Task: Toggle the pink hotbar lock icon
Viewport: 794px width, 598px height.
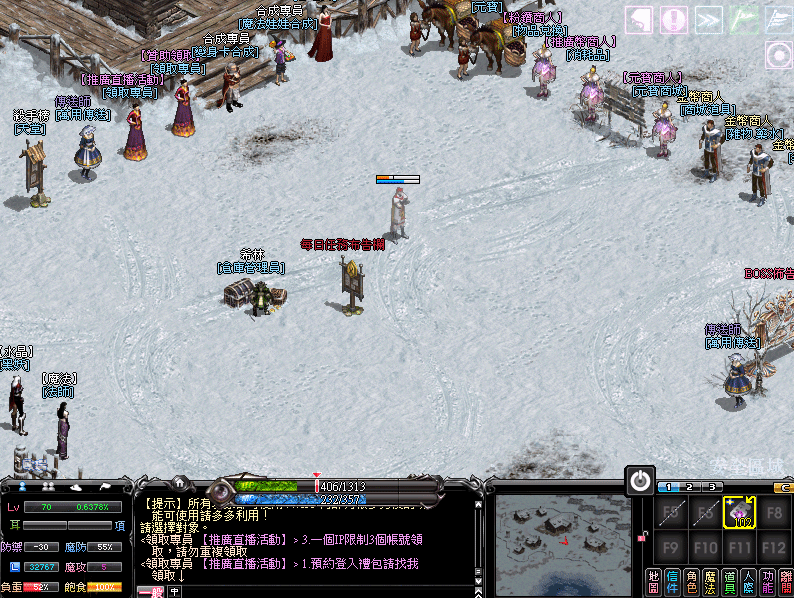Action: click(x=641, y=538)
